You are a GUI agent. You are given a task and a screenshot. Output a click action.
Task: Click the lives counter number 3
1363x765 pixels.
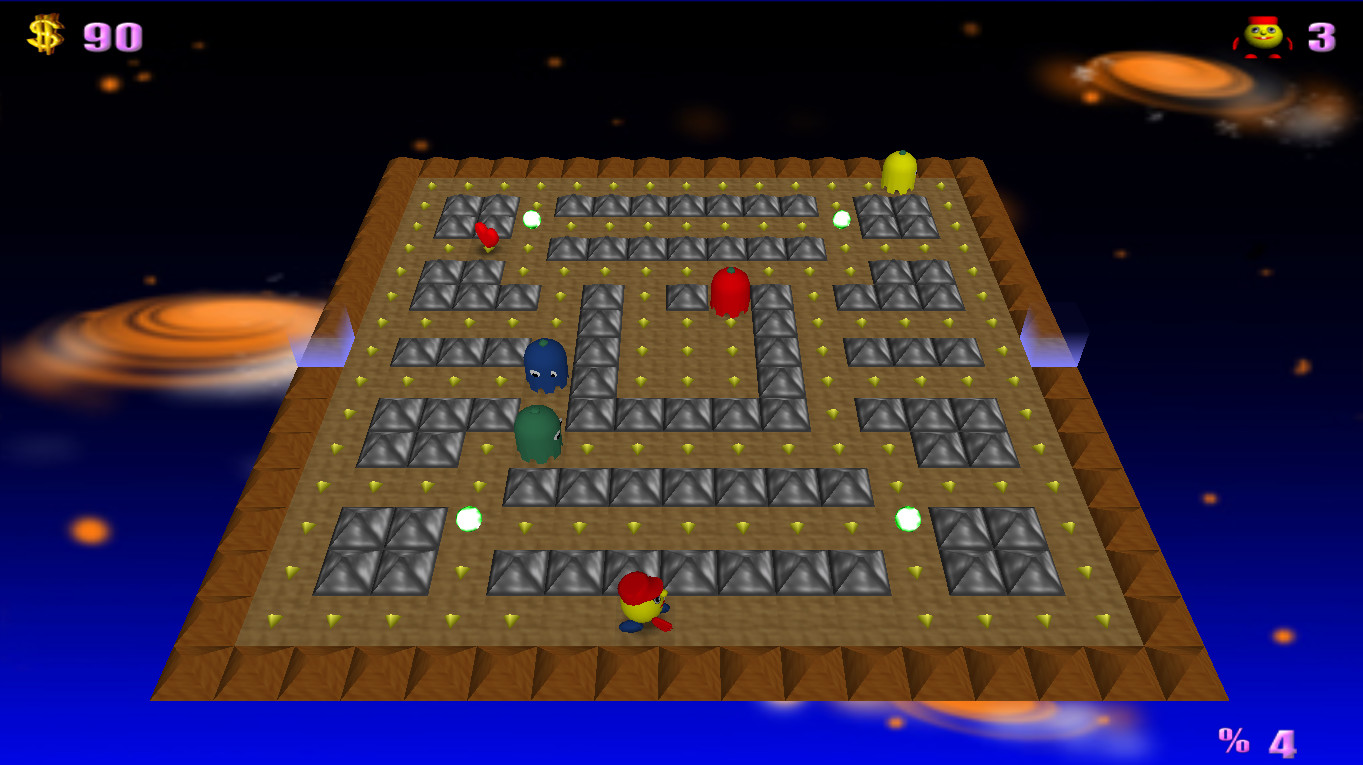(x=1322, y=36)
